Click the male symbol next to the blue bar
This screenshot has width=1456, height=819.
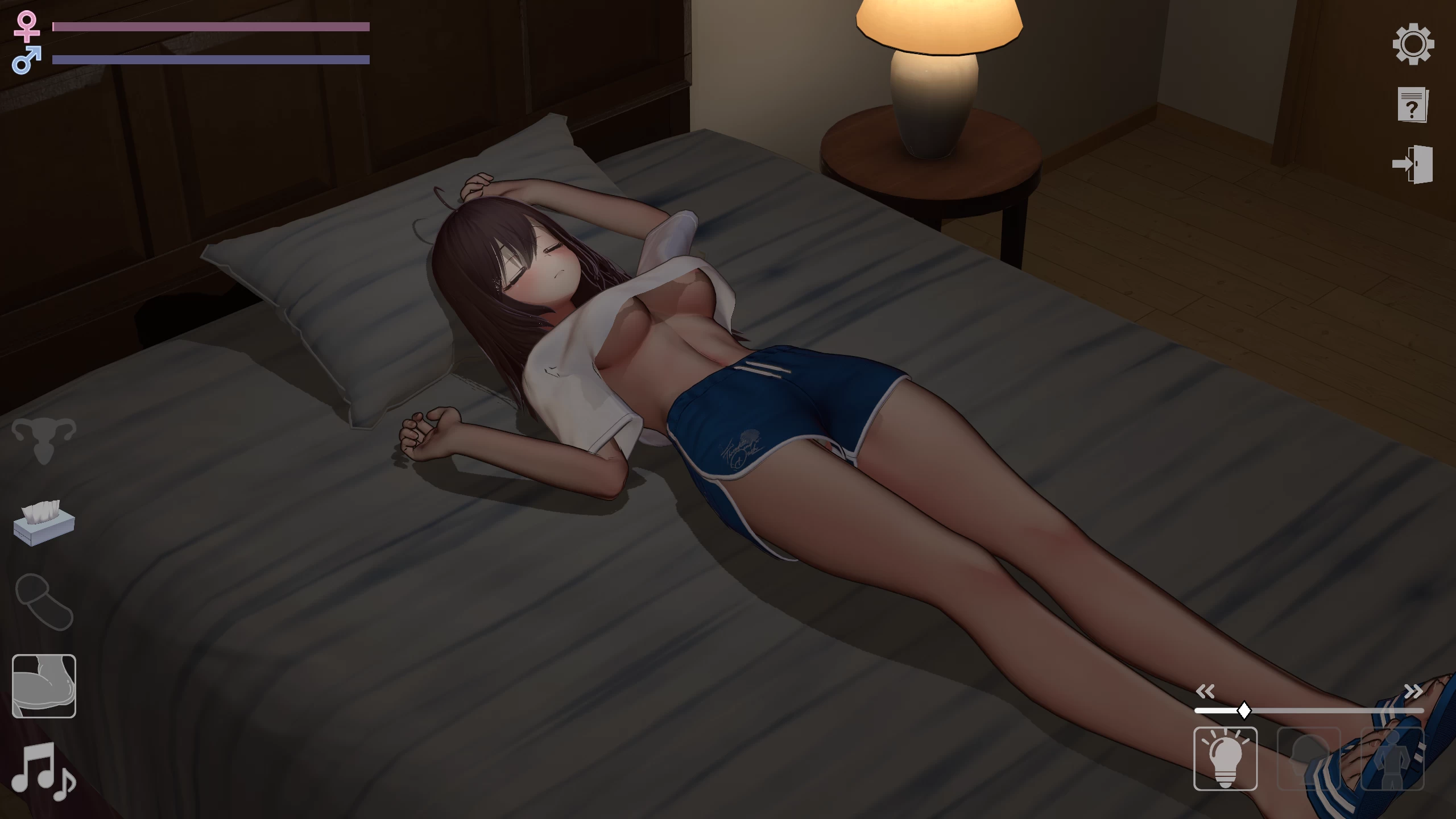tap(27, 59)
